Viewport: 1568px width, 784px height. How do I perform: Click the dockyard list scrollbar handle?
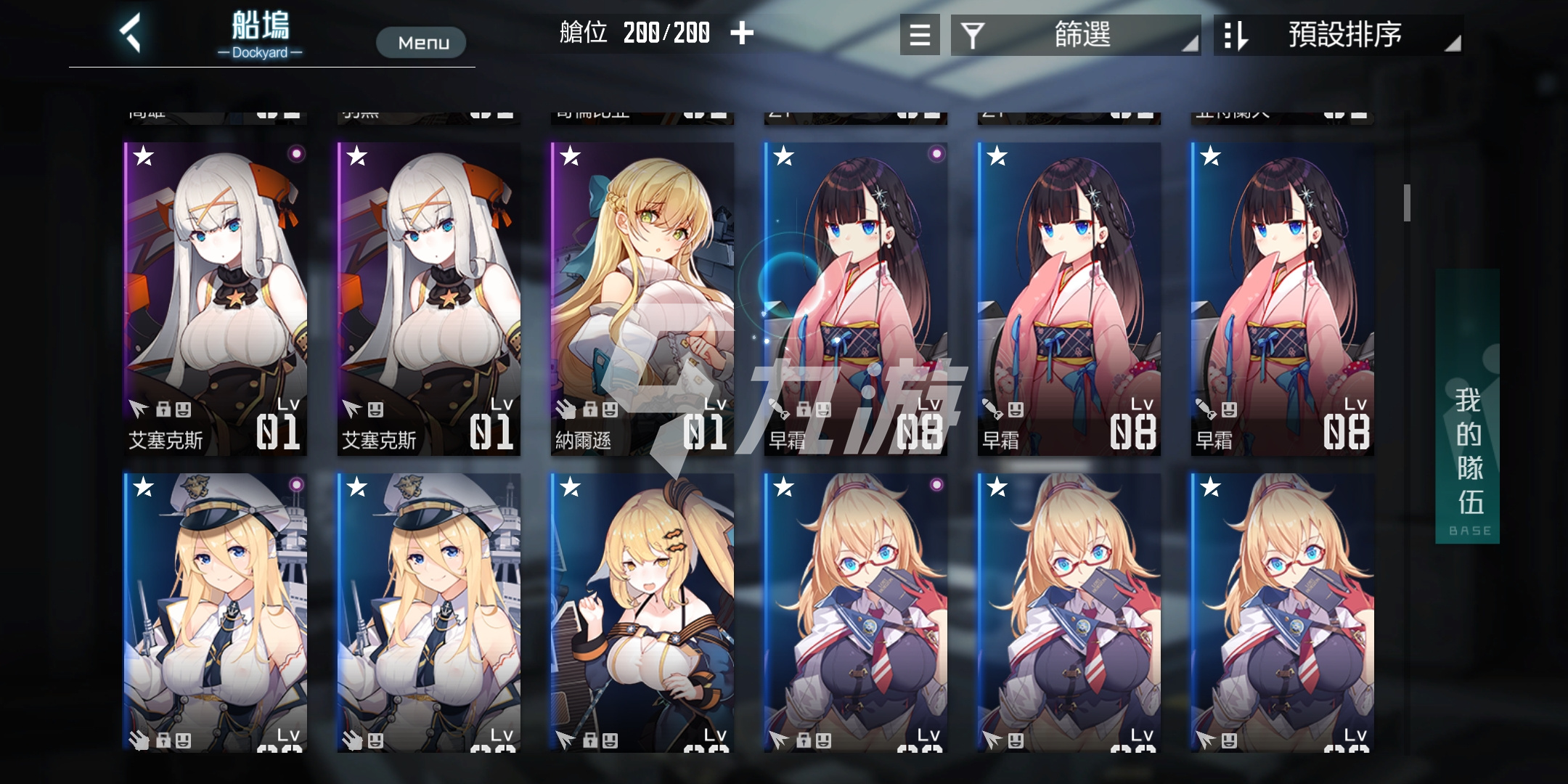[x=1407, y=203]
